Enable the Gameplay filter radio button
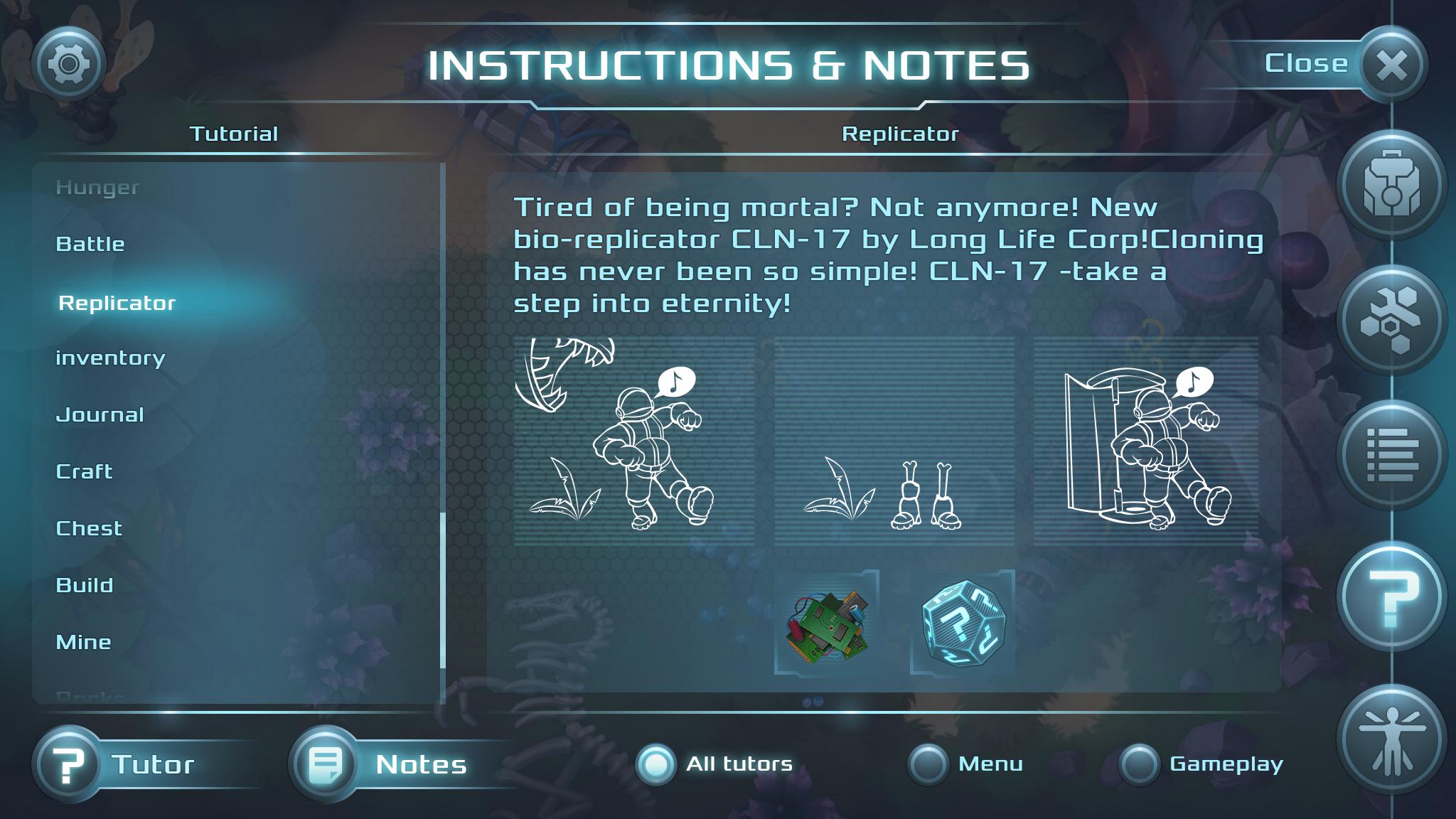Viewport: 1456px width, 819px height. 1140,764
